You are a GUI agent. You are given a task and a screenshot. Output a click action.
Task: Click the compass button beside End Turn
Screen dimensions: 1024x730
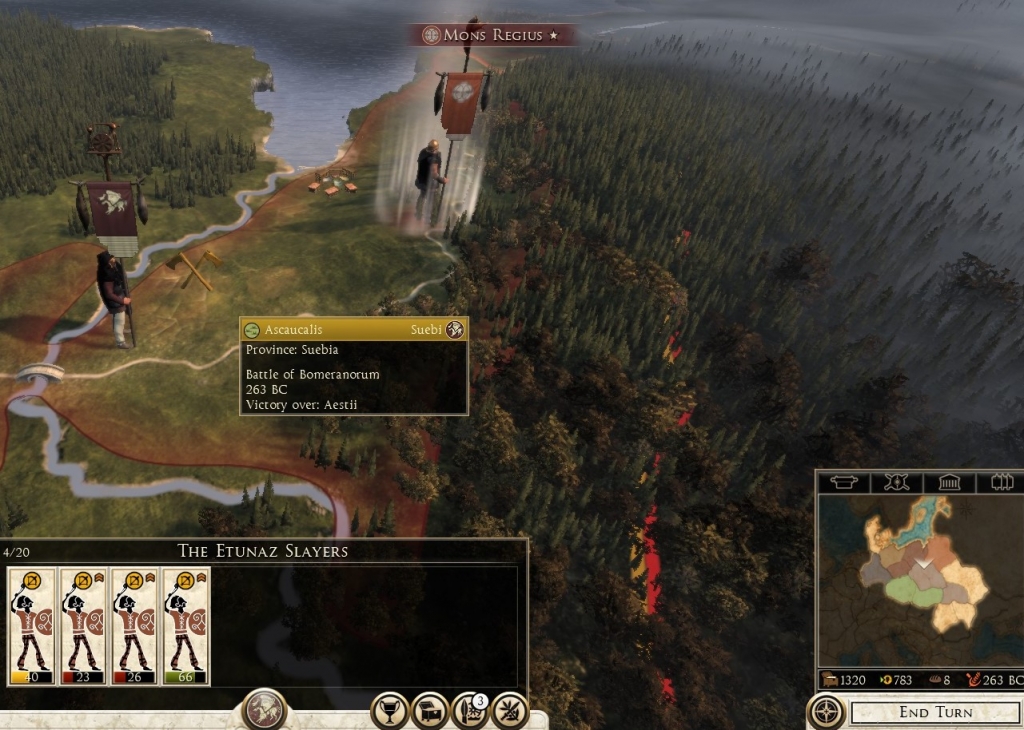click(x=826, y=713)
